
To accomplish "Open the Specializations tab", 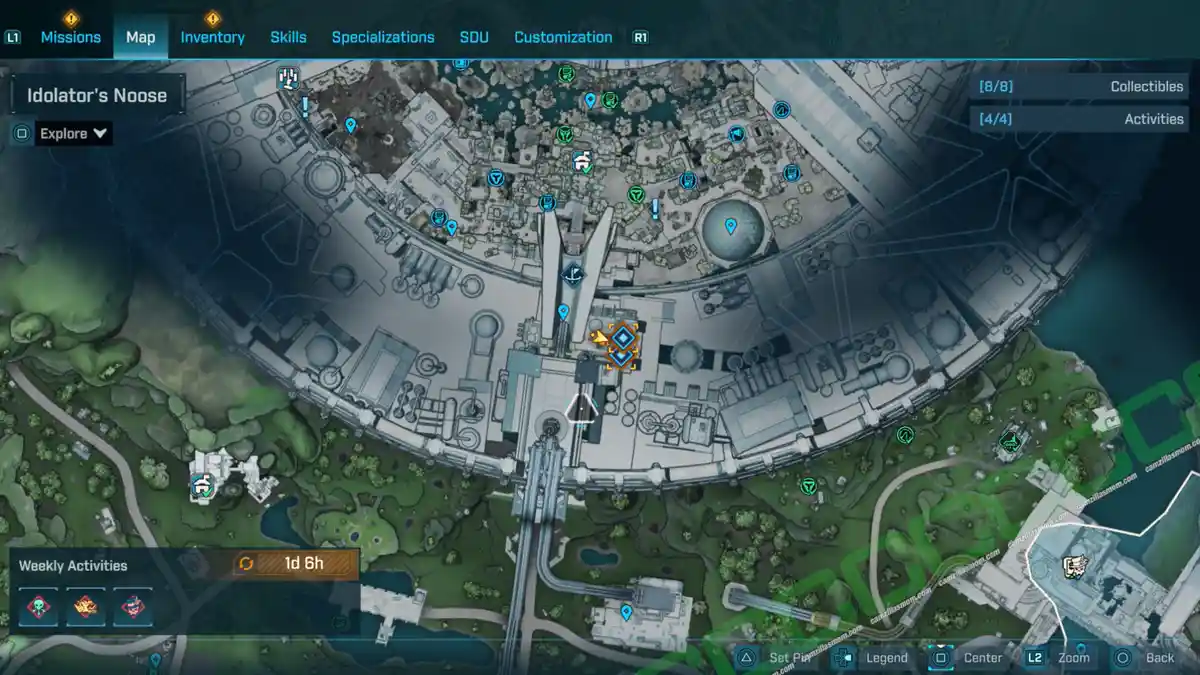I will [x=383, y=37].
